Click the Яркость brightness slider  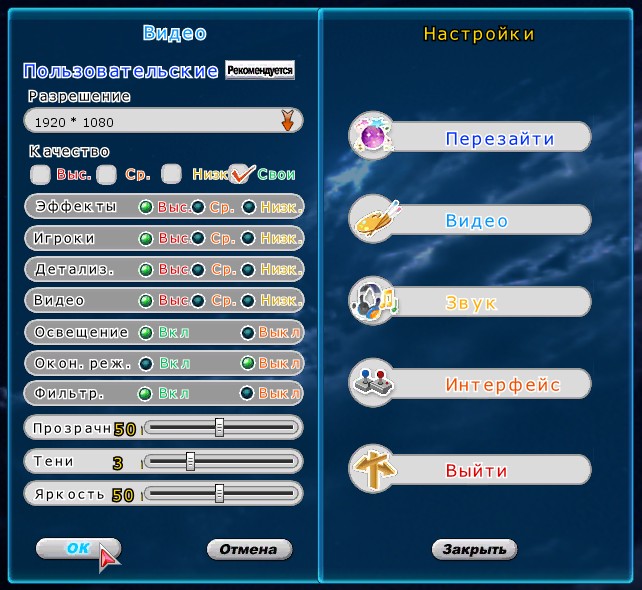click(220, 494)
